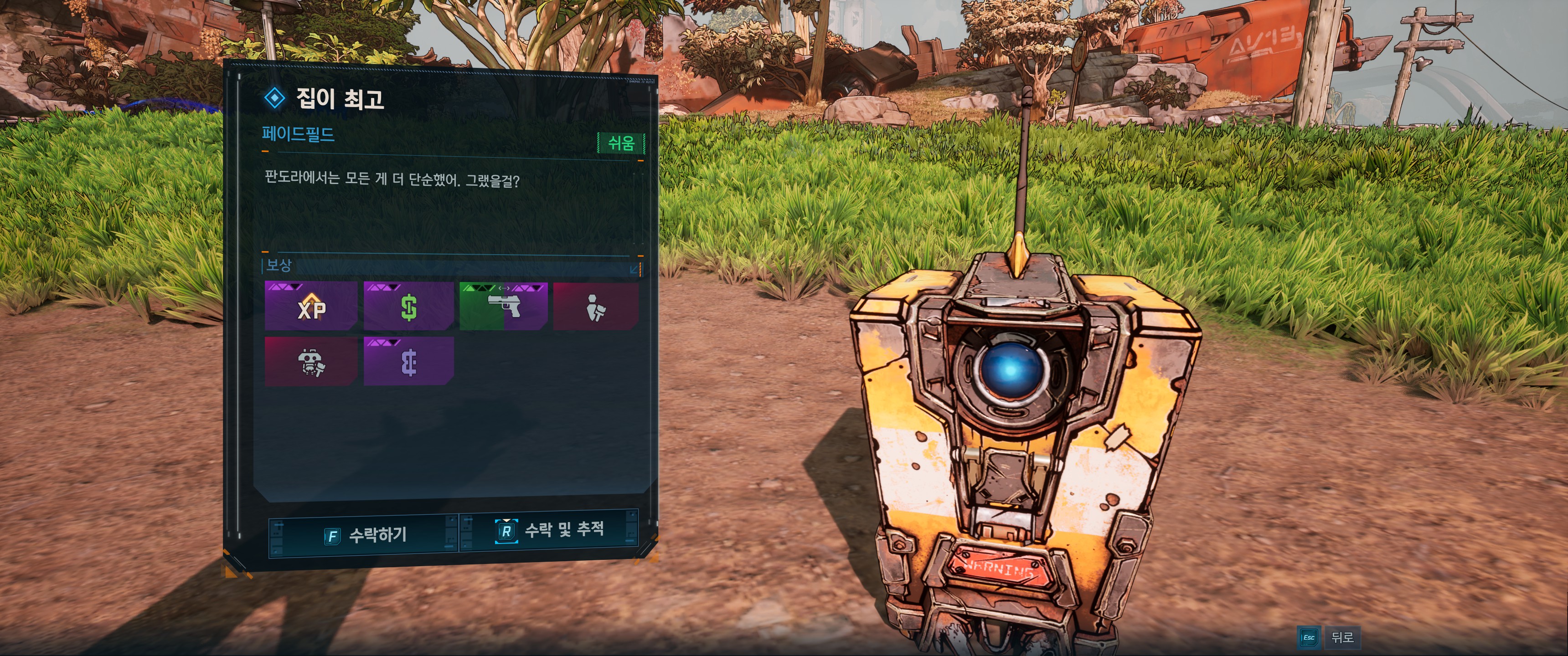Inspect the pistol weapon reward tile
Viewport: 1568px width, 656px height.
point(503,306)
